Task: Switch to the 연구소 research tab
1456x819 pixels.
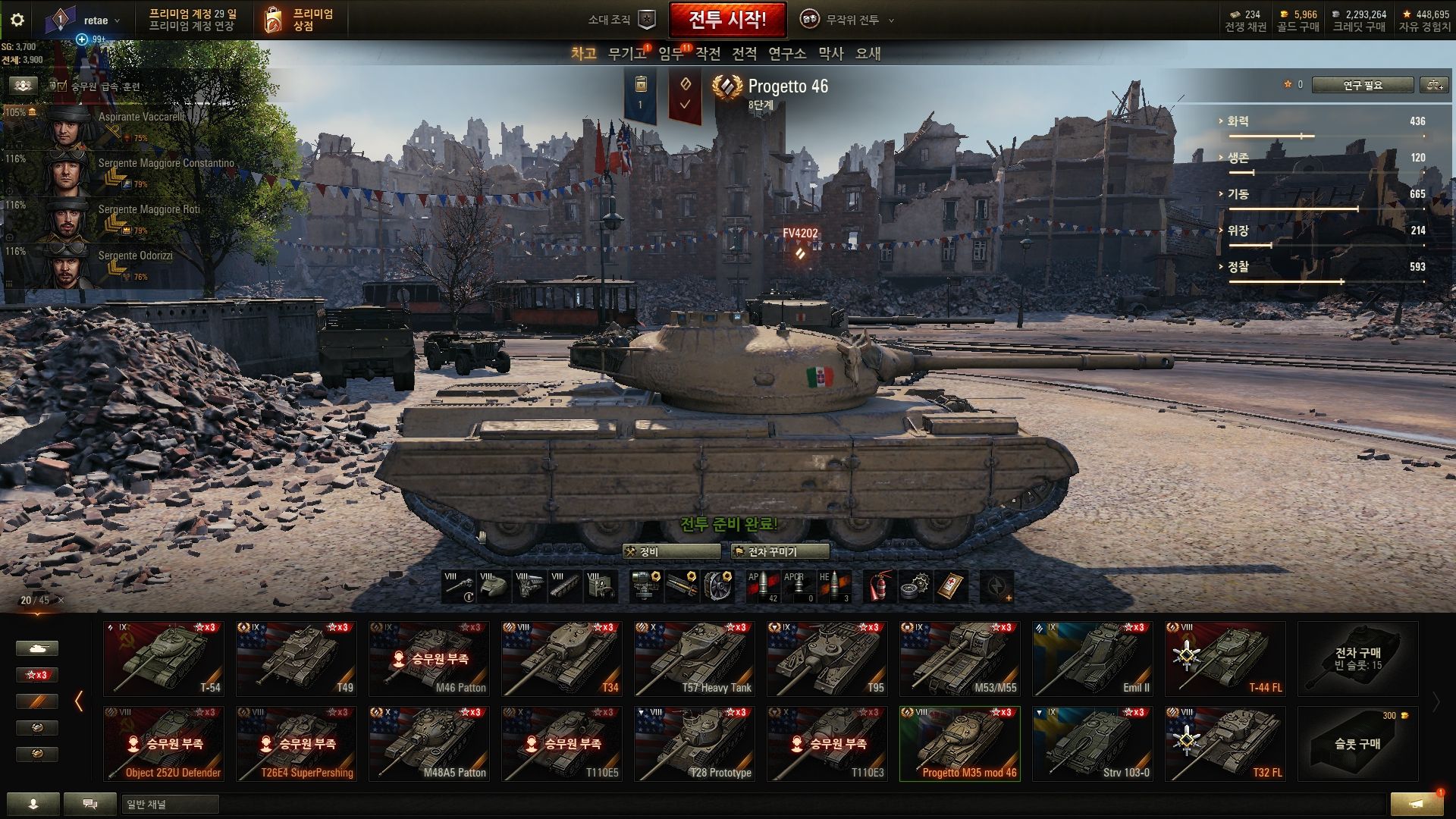Action: 786,54
